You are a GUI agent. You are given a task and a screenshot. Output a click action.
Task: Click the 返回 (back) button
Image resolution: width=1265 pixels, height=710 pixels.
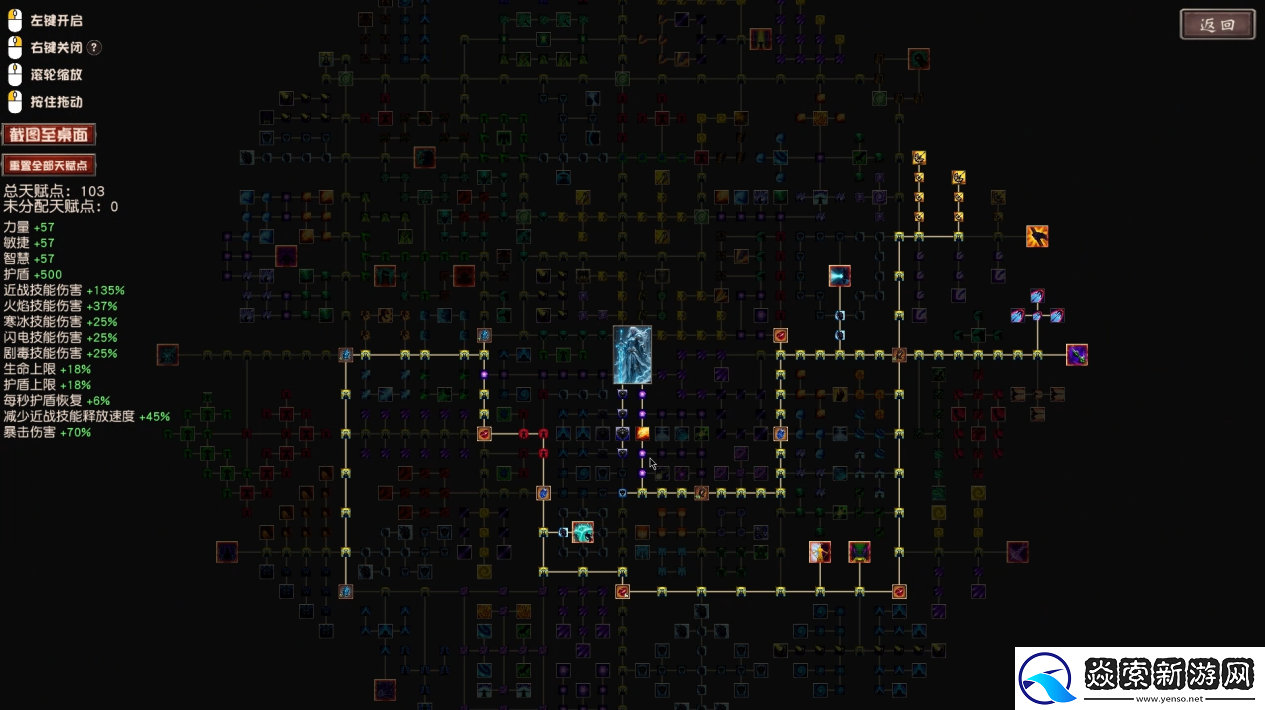1217,25
